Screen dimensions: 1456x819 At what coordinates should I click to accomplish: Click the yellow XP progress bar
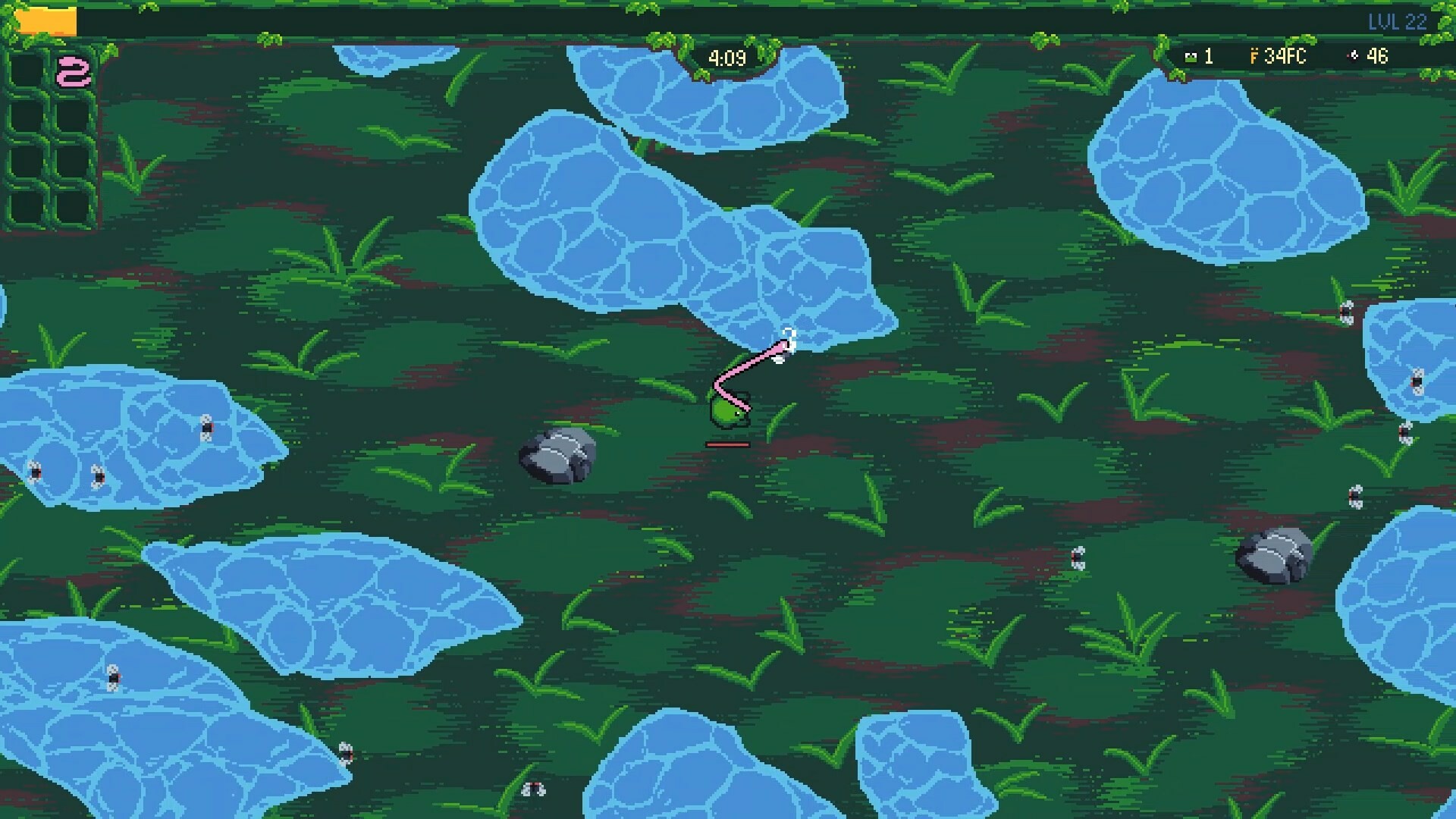[47, 19]
